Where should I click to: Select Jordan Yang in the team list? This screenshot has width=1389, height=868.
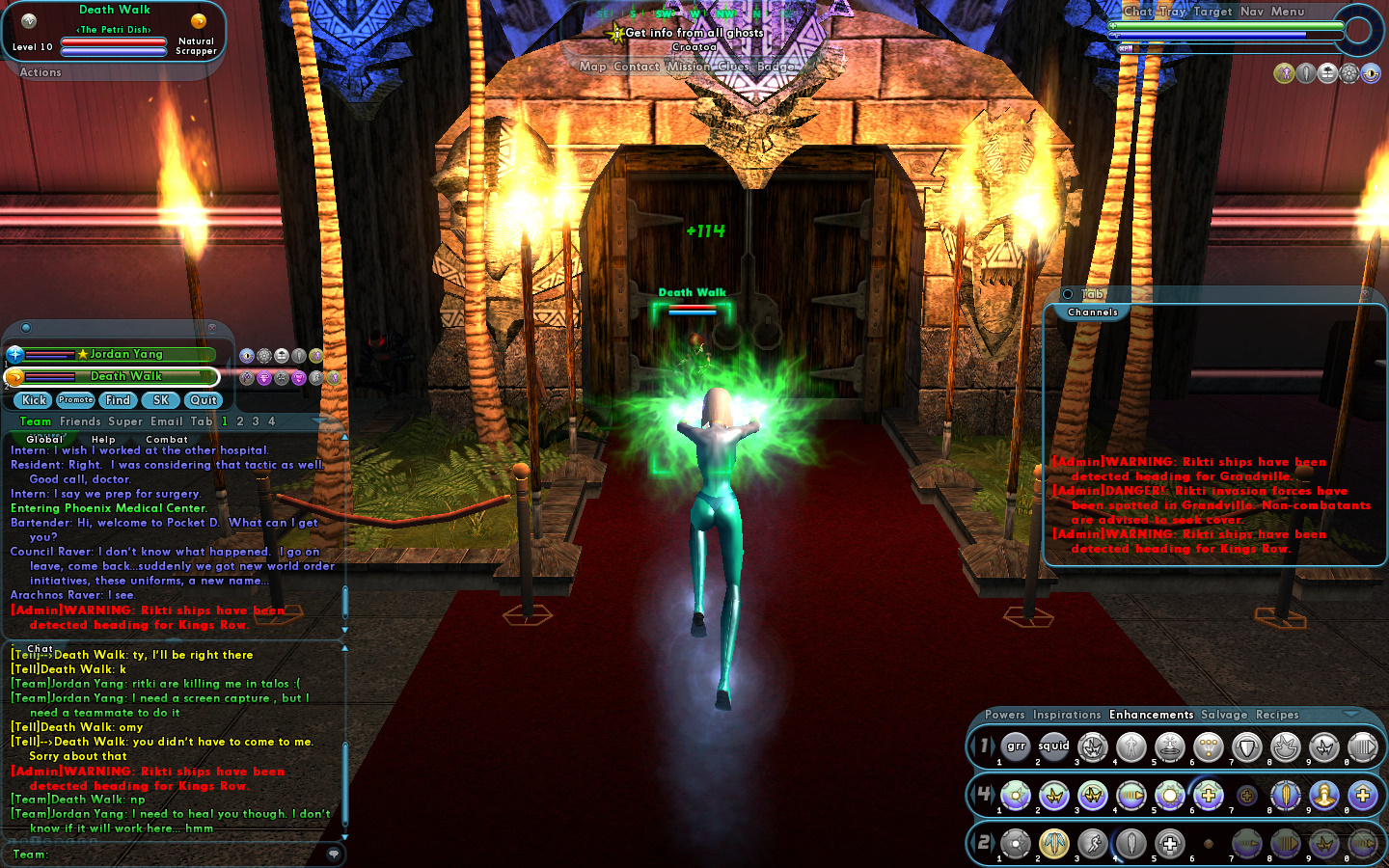(x=125, y=354)
